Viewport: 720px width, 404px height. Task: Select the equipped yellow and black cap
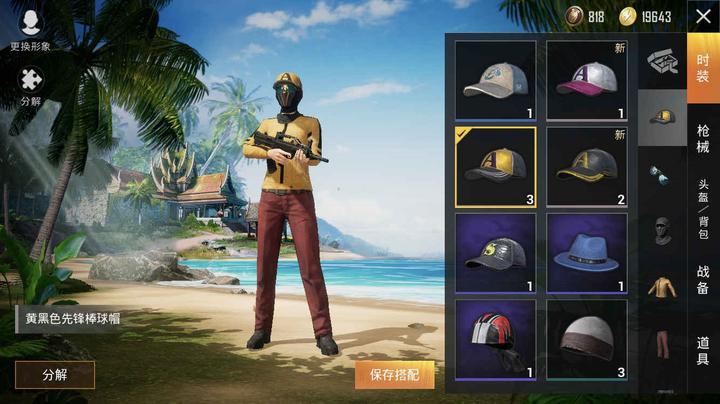click(495, 166)
